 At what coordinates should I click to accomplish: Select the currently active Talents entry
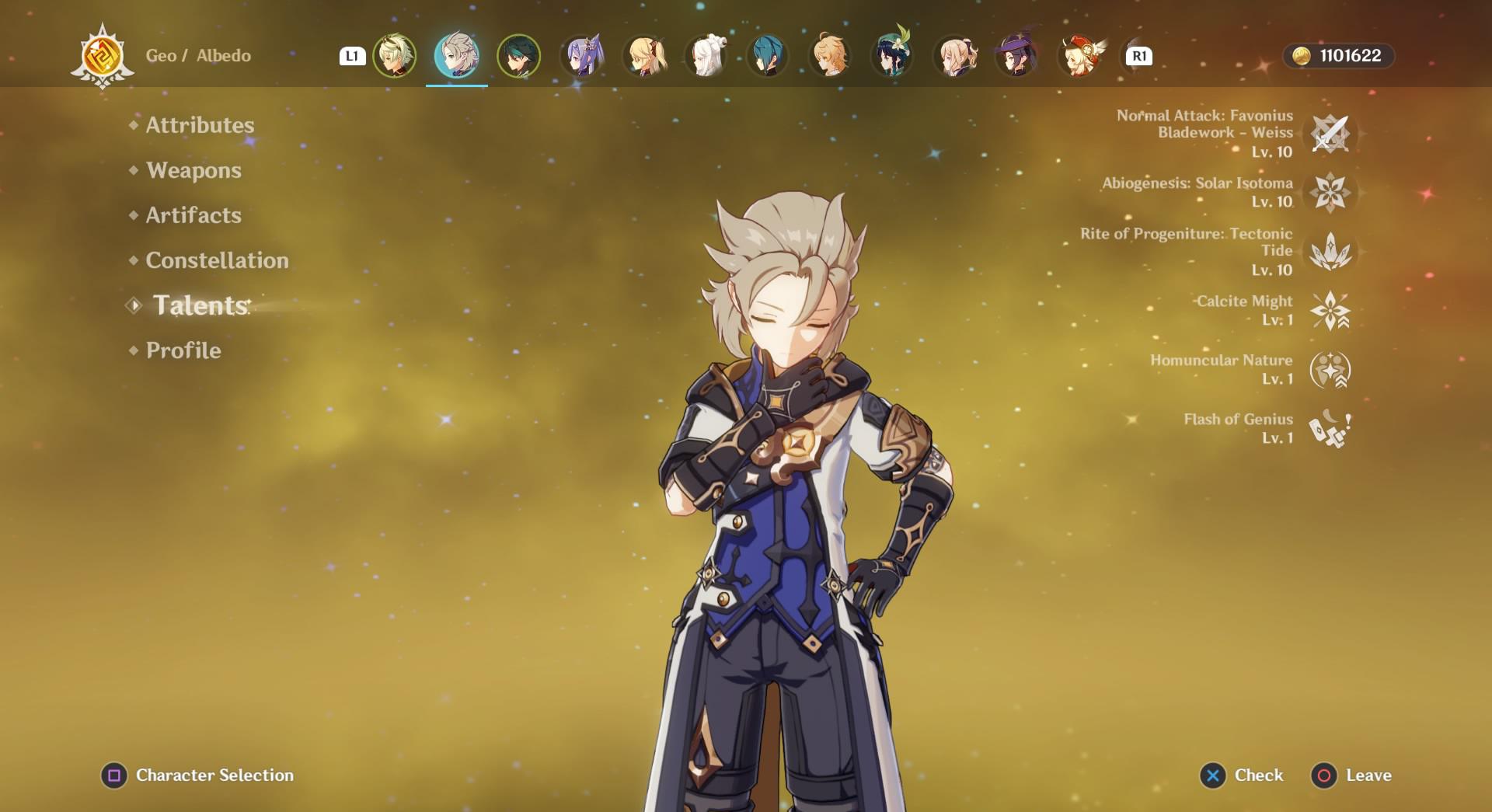click(197, 305)
